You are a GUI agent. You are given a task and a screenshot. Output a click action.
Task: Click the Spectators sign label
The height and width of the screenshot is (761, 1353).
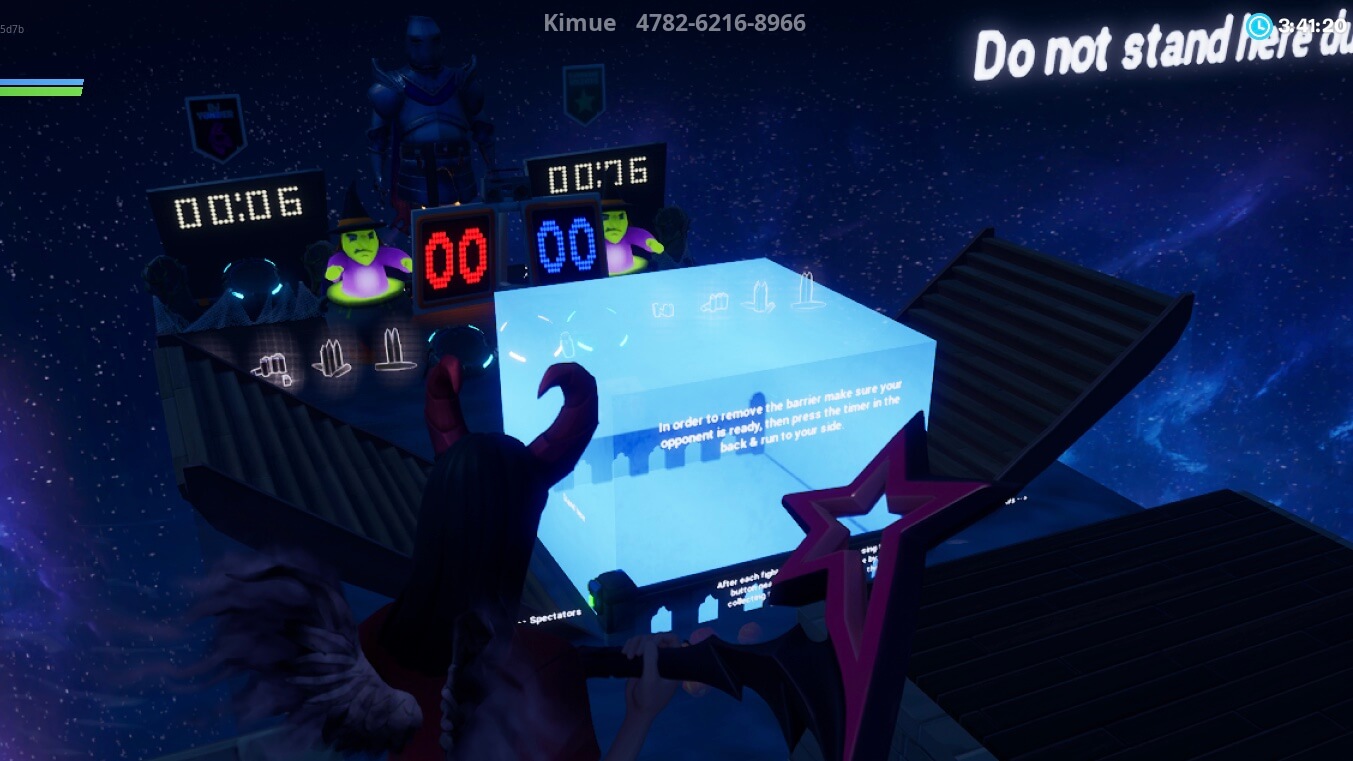click(557, 615)
